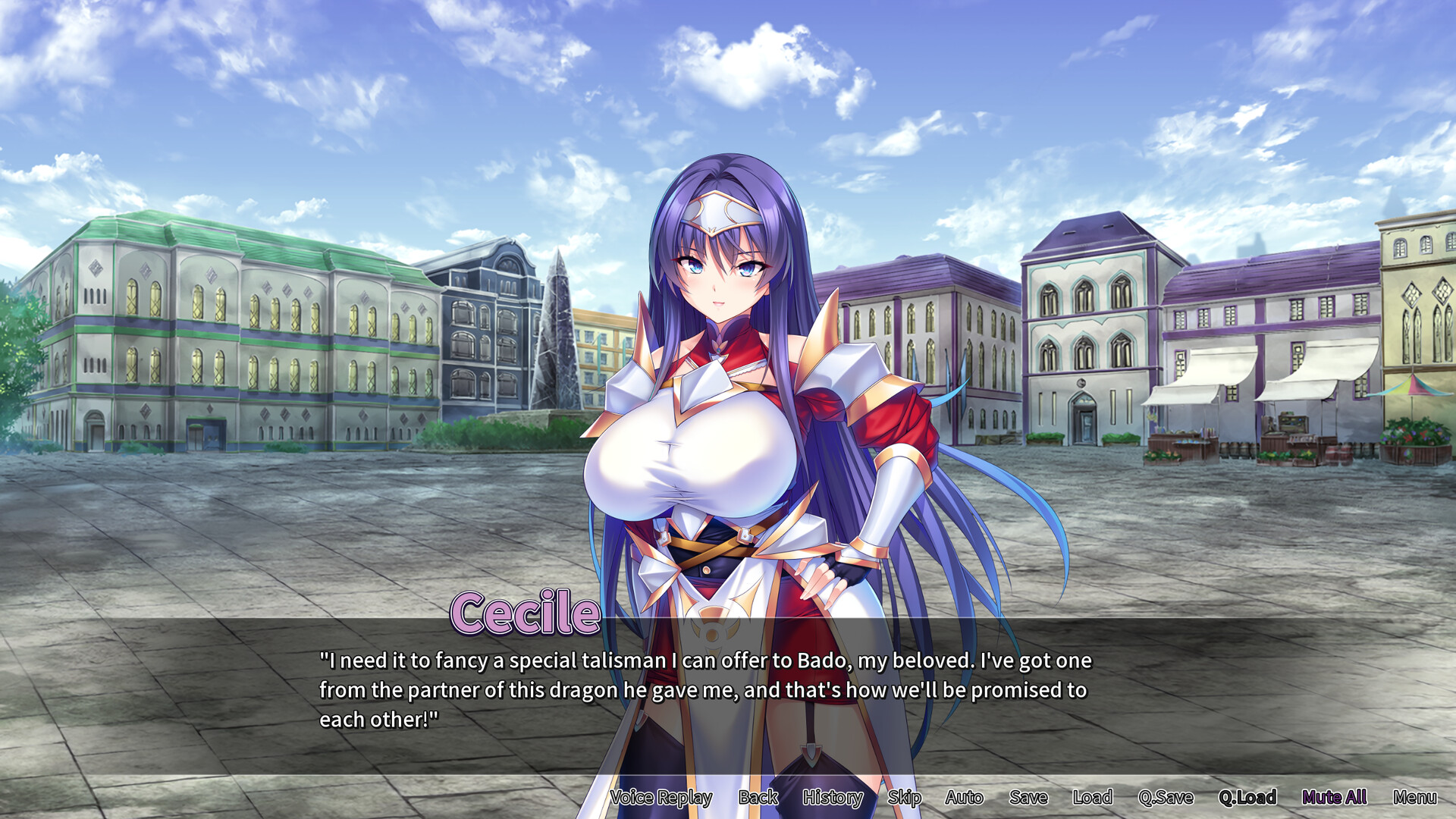Disable Mute All to restore sound
Viewport: 1456px width, 819px height.
pyautogui.click(x=1335, y=798)
